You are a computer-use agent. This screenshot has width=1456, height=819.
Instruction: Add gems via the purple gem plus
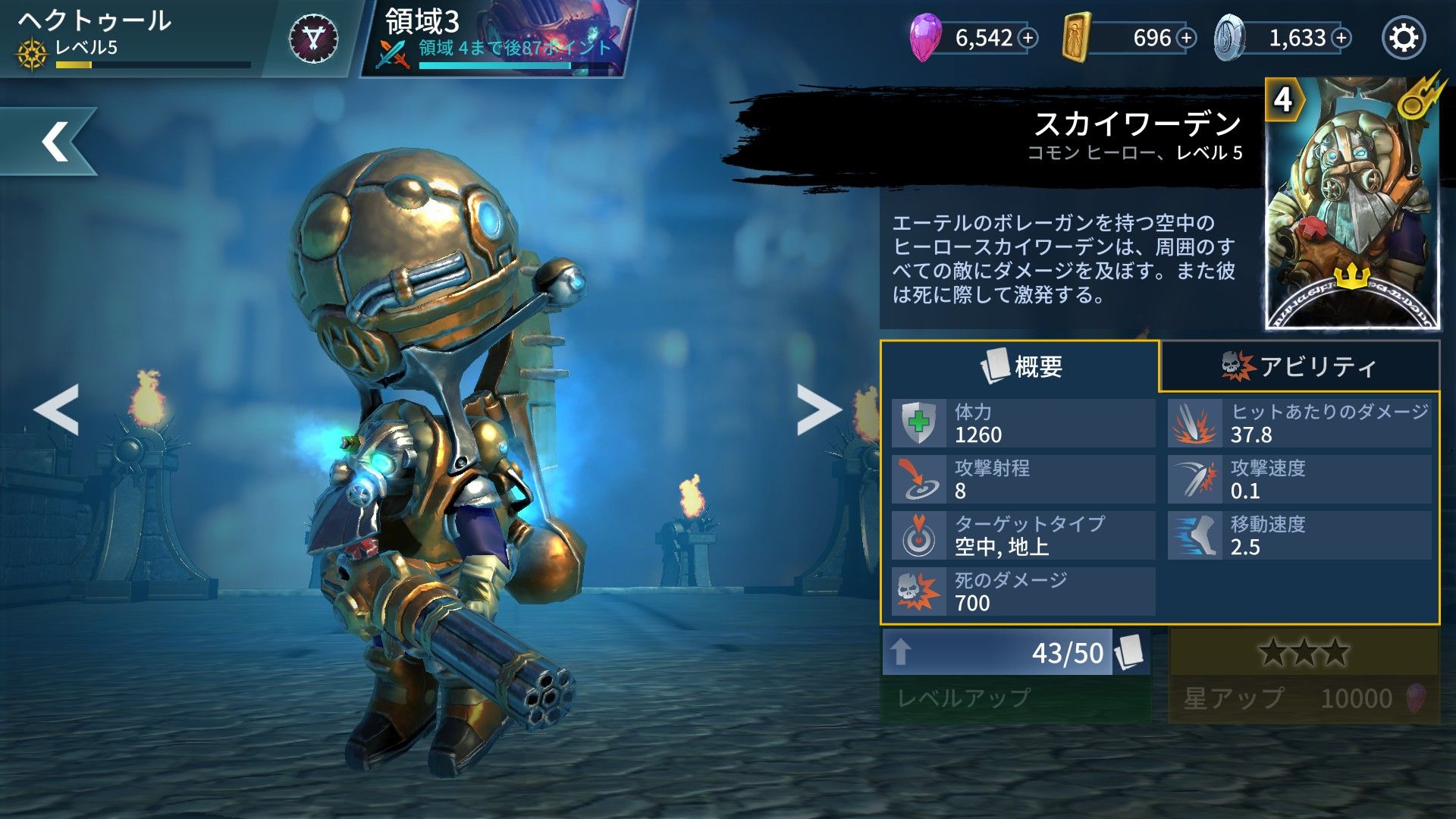pos(1028,37)
